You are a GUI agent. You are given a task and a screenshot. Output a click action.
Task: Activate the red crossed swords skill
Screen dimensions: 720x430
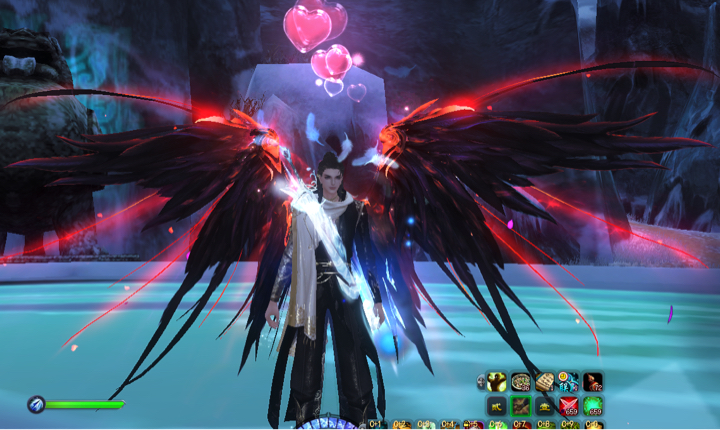(x=569, y=405)
